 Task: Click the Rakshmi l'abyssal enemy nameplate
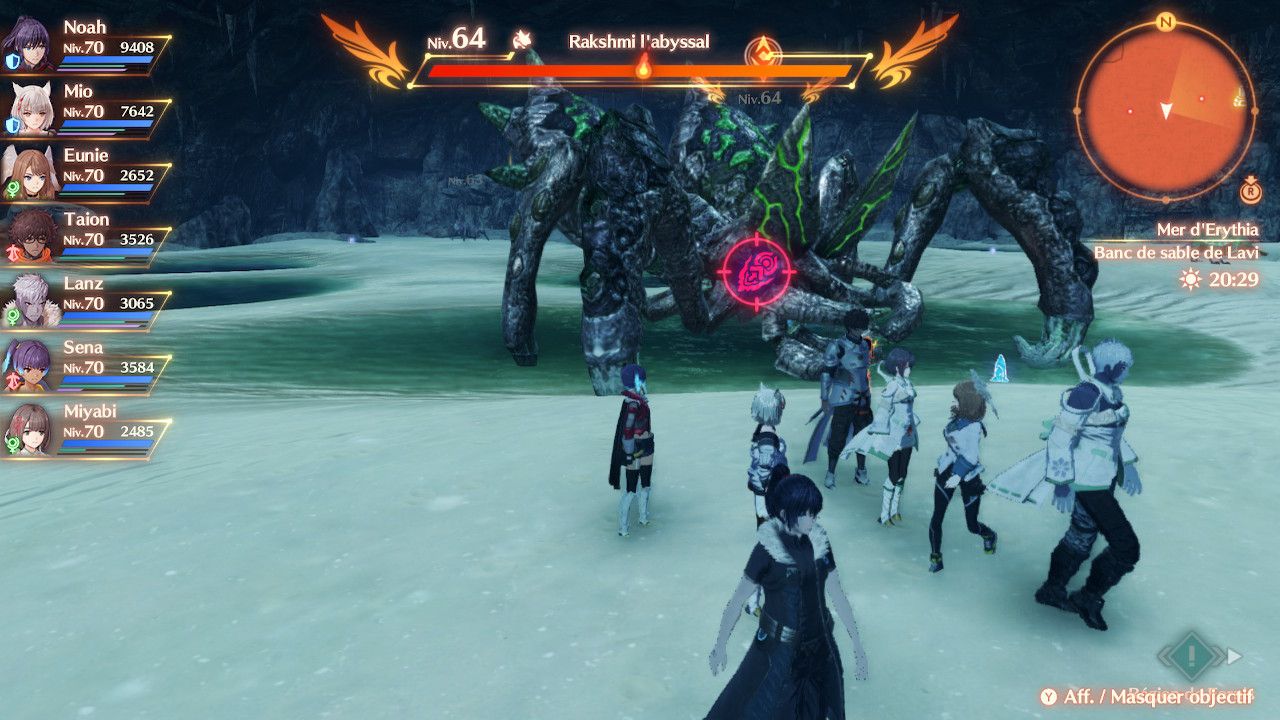click(639, 42)
